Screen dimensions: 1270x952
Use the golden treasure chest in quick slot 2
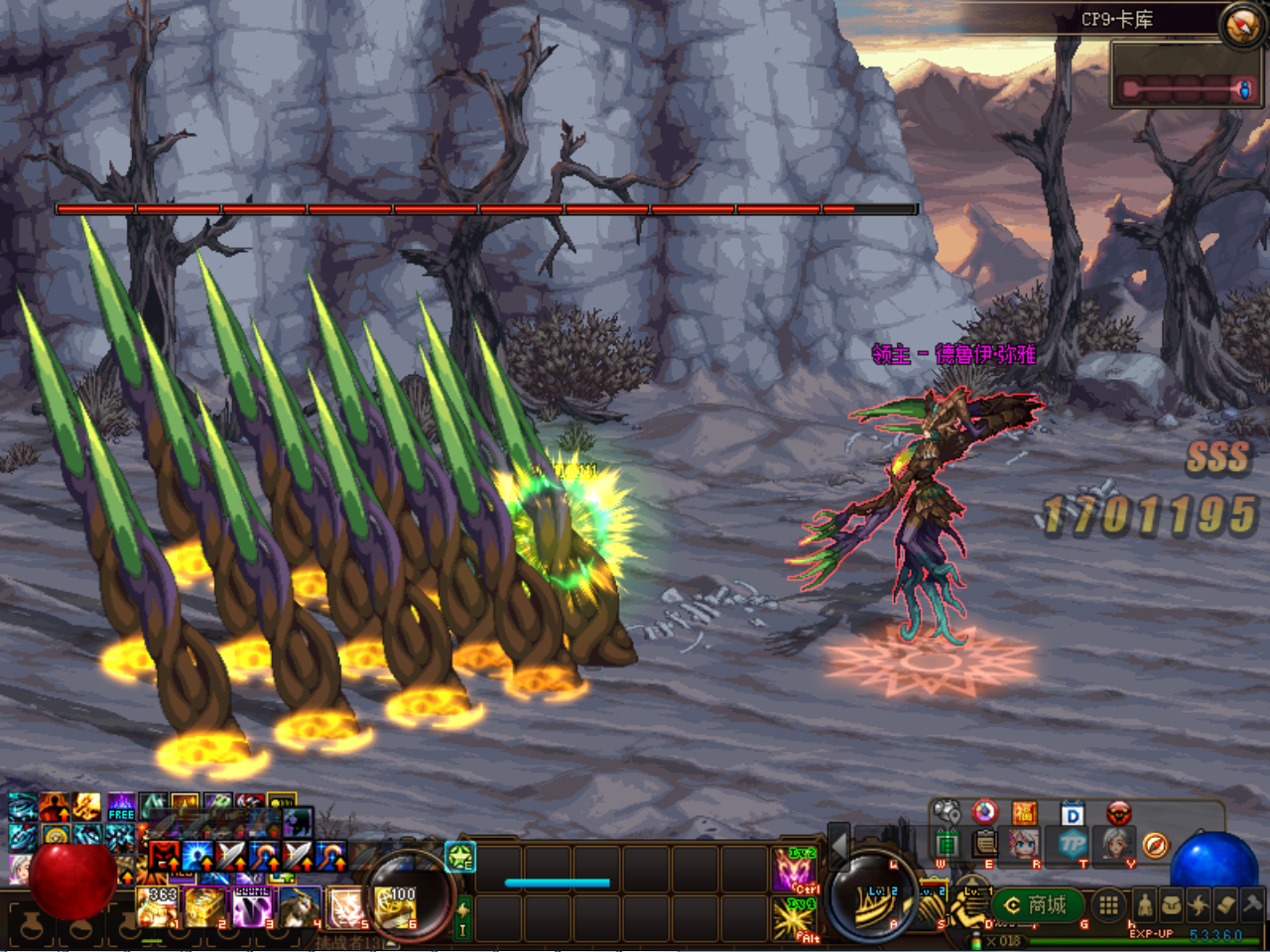(205, 906)
